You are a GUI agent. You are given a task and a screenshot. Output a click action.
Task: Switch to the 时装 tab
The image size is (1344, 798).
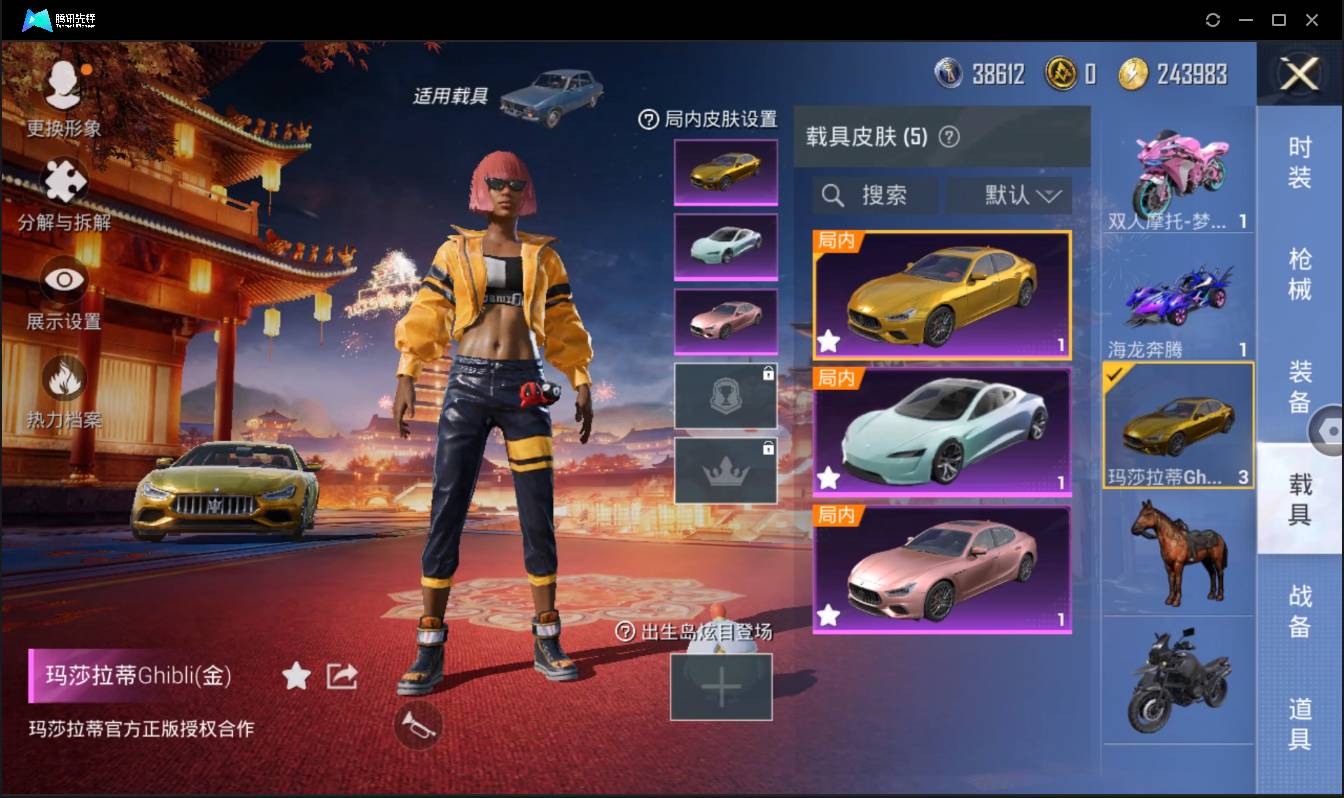pos(1301,168)
